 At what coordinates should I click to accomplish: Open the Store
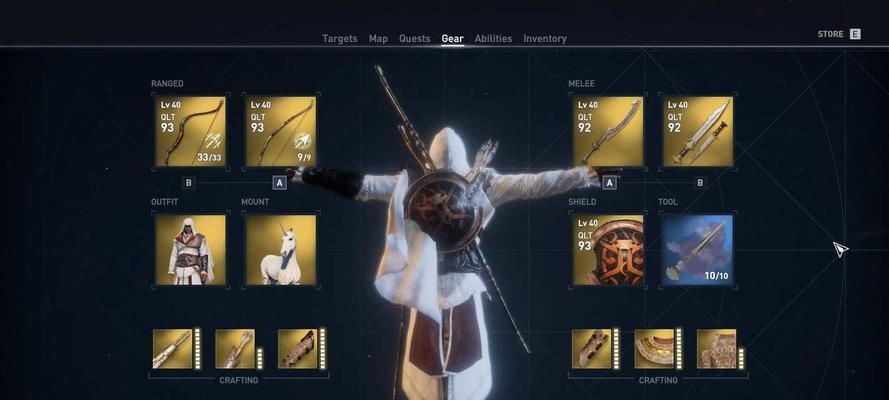coord(838,34)
